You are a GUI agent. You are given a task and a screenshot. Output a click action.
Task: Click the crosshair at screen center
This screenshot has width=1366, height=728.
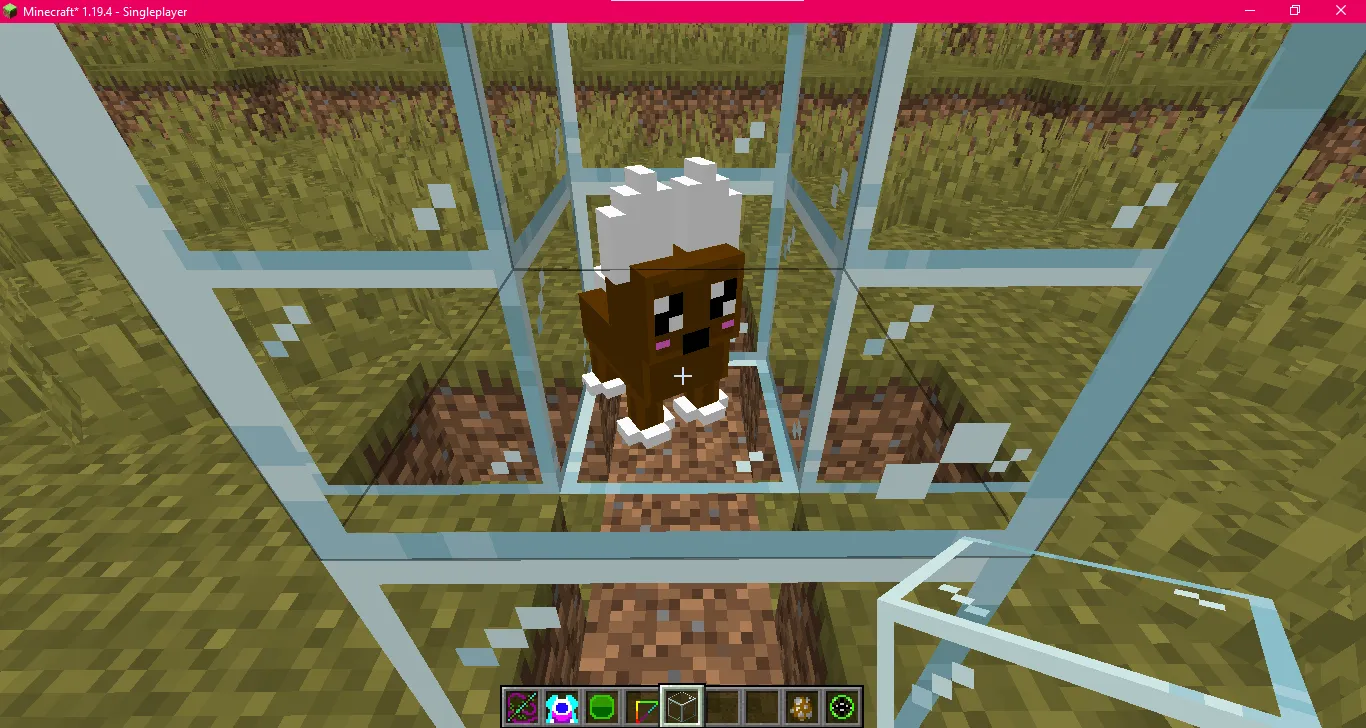pos(683,376)
